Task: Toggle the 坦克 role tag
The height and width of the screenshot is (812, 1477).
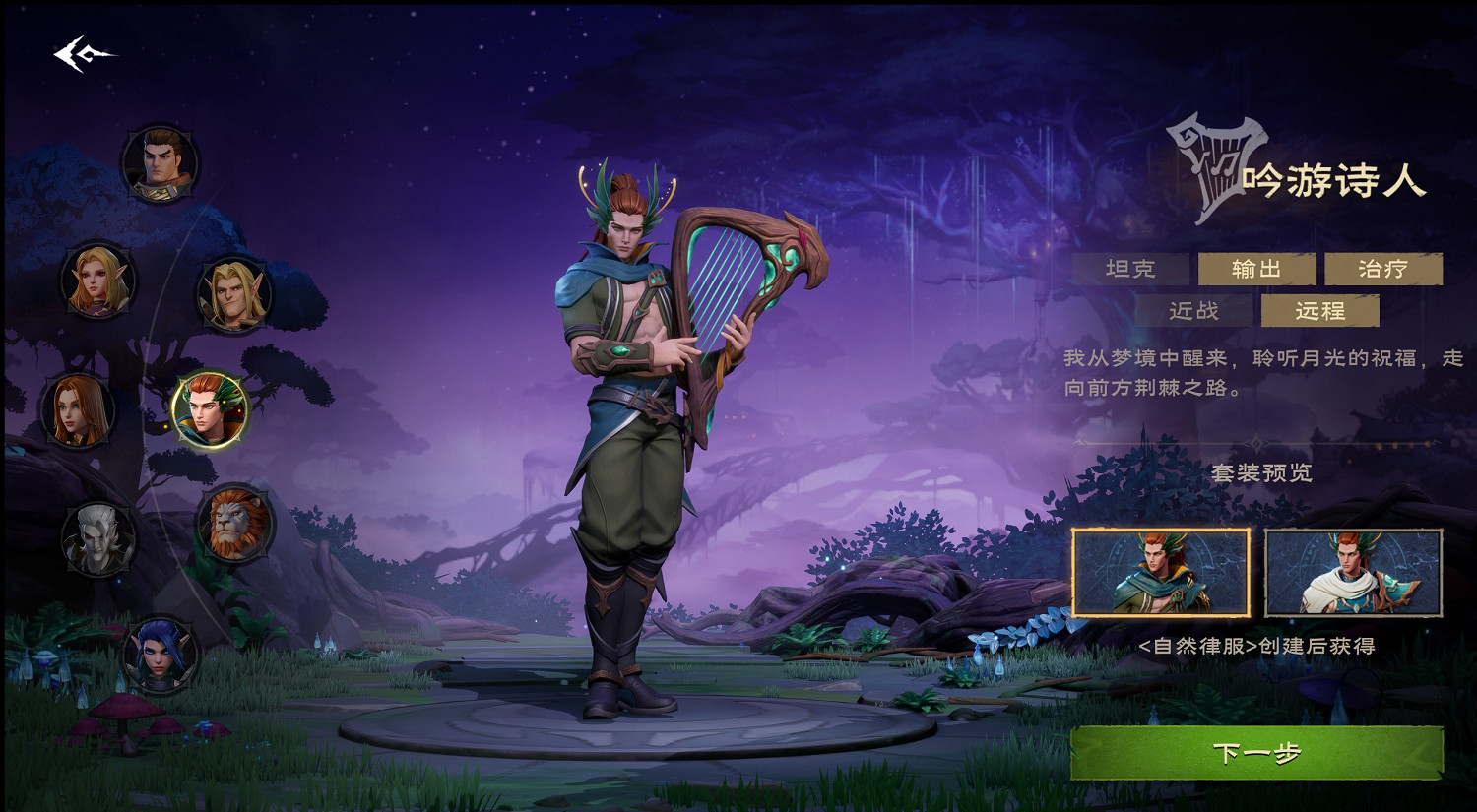Action: pyautogui.click(x=1132, y=268)
